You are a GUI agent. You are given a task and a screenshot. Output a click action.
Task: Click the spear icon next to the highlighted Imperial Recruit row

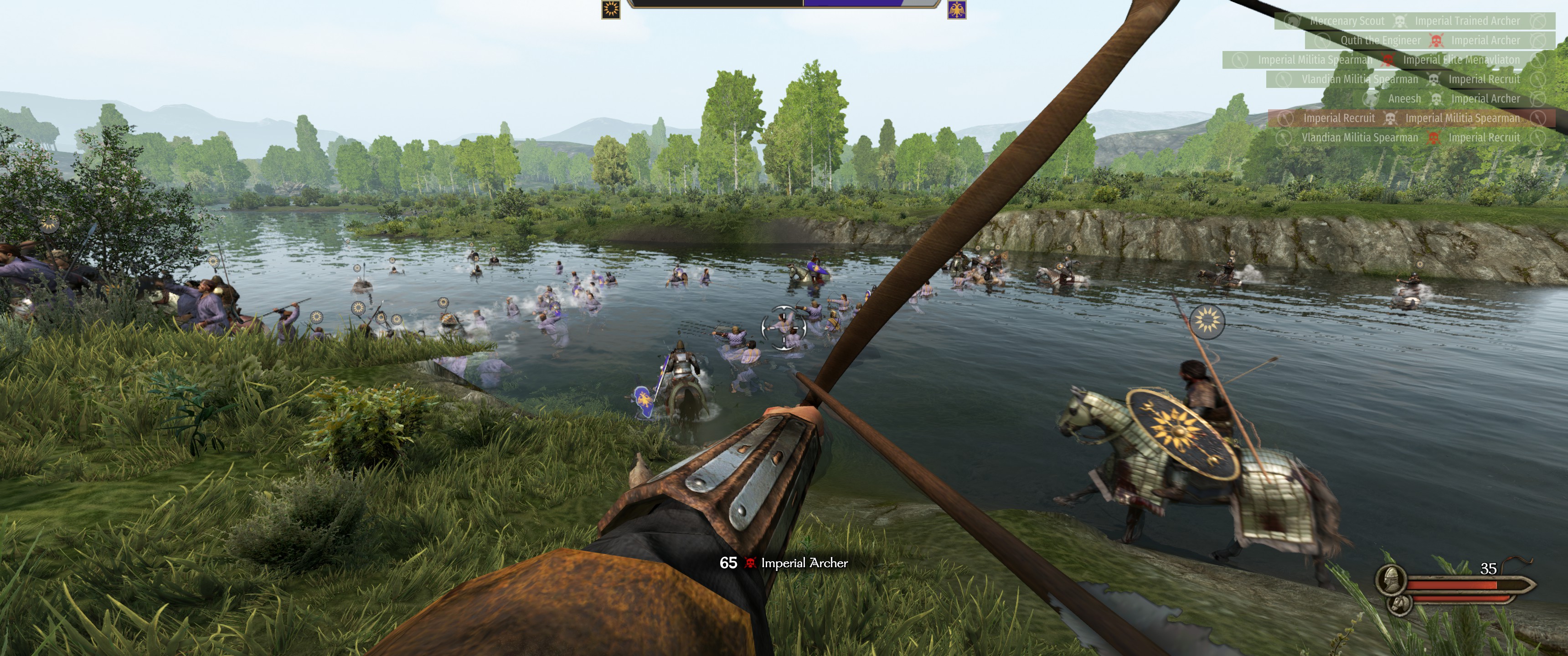point(1286,118)
